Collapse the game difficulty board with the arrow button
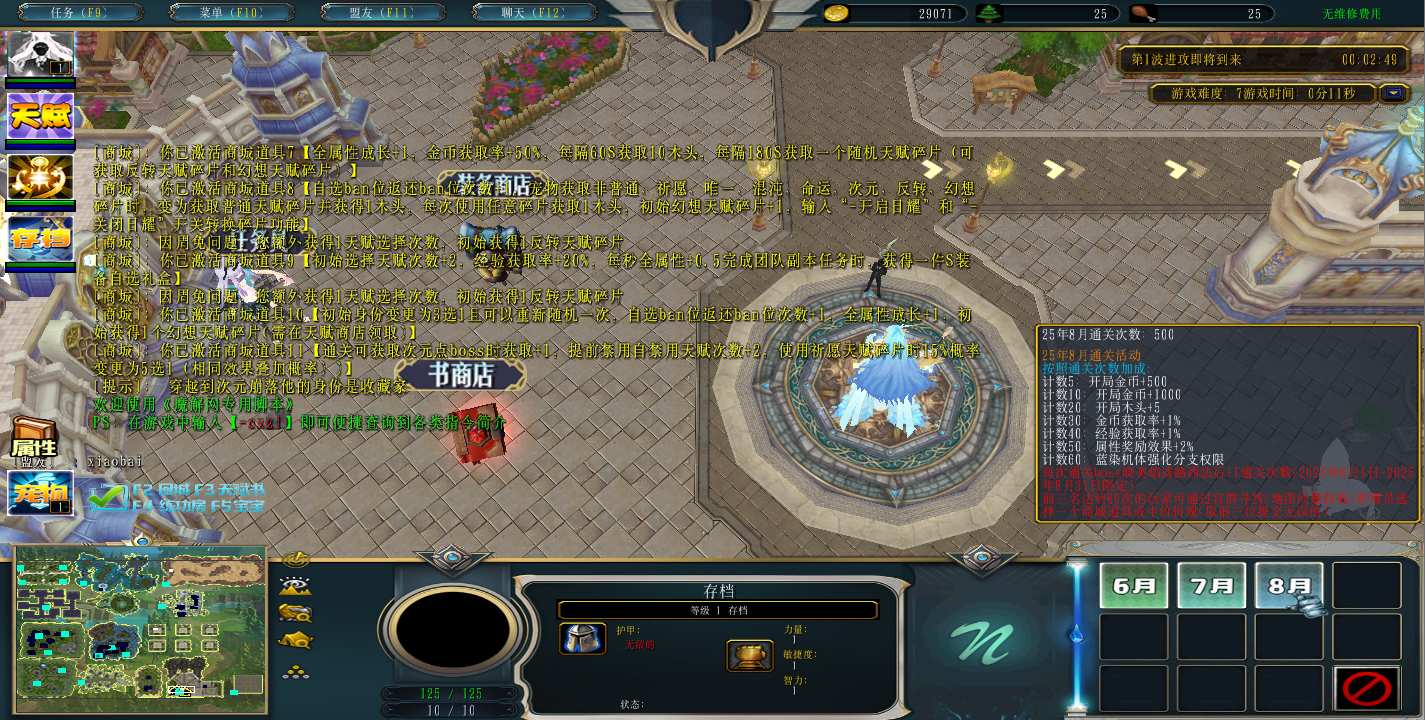1425x720 pixels. [x=1393, y=94]
